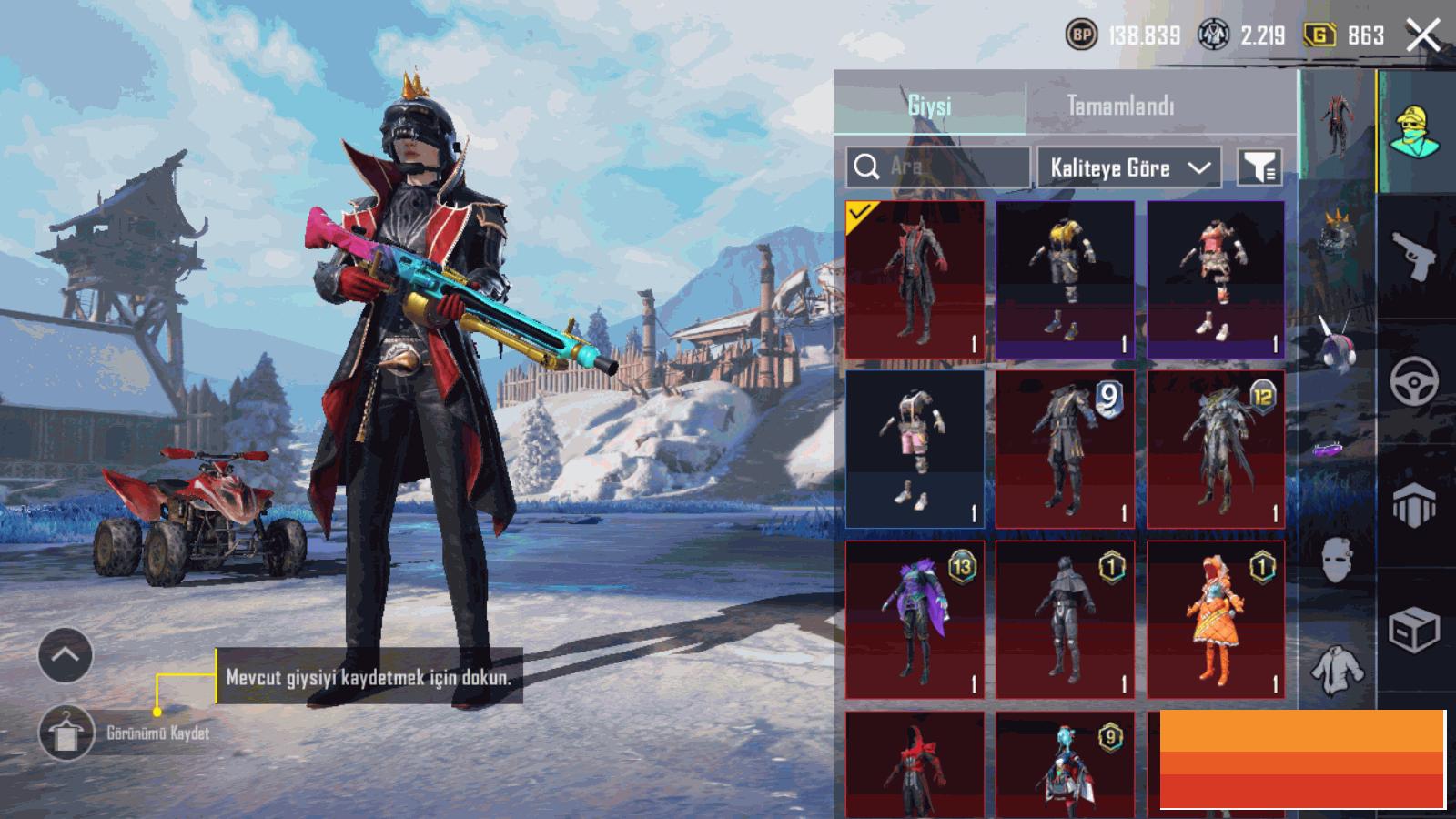
Task: Open the filter options funnel icon
Action: click(1259, 167)
